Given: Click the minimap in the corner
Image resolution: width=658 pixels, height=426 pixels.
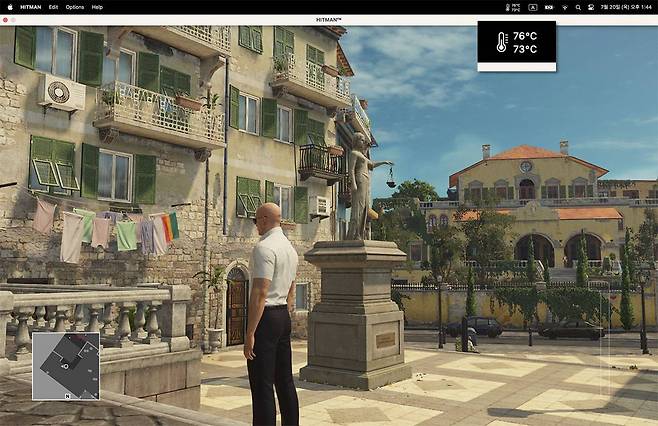Looking at the screenshot, I should click(x=66, y=366).
